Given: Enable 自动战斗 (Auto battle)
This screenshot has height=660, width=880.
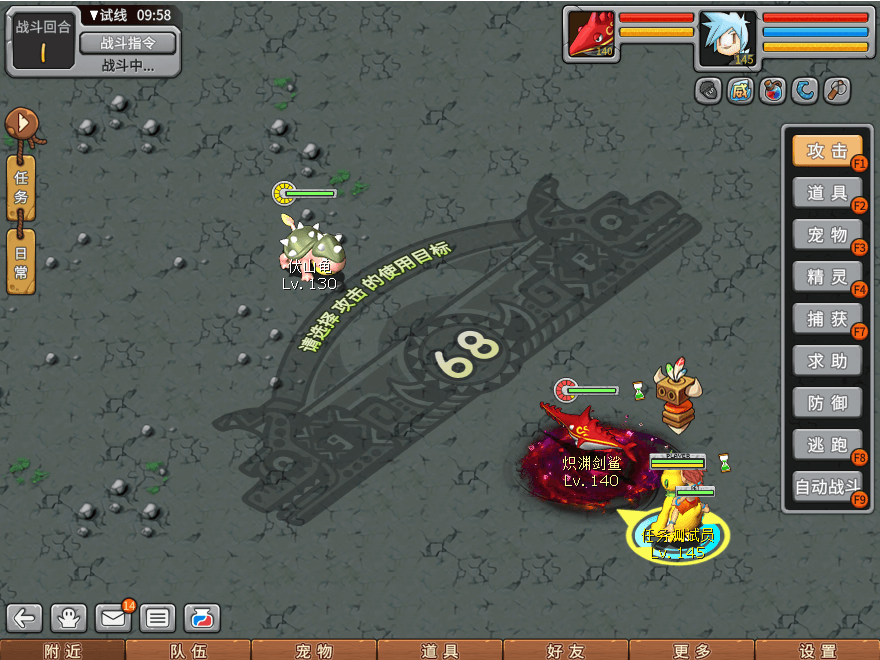Looking at the screenshot, I should pyautogui.click(x=827, y=487).
